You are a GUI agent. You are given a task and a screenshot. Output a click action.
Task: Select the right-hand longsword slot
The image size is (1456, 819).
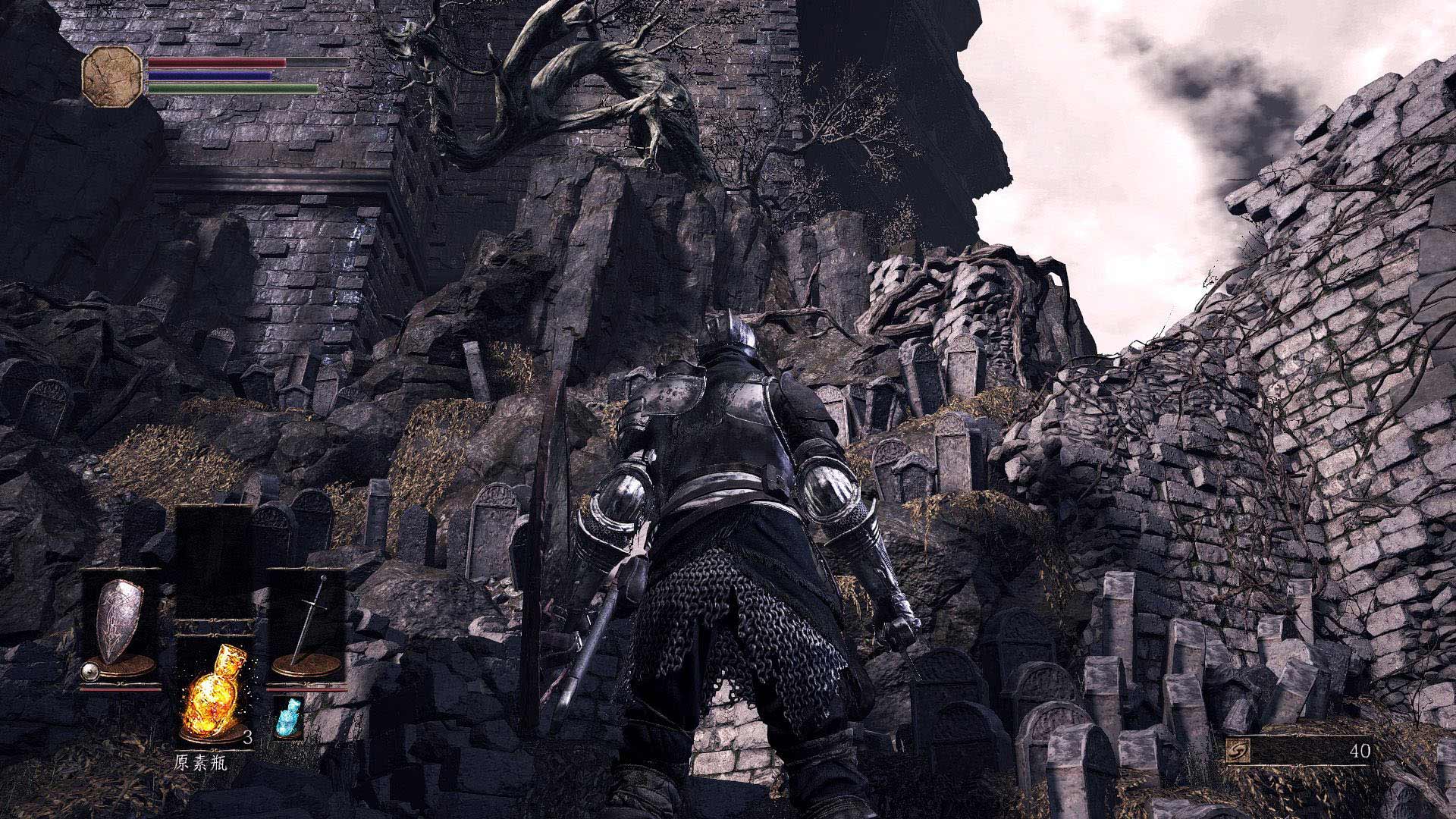(x=308, y=626)
